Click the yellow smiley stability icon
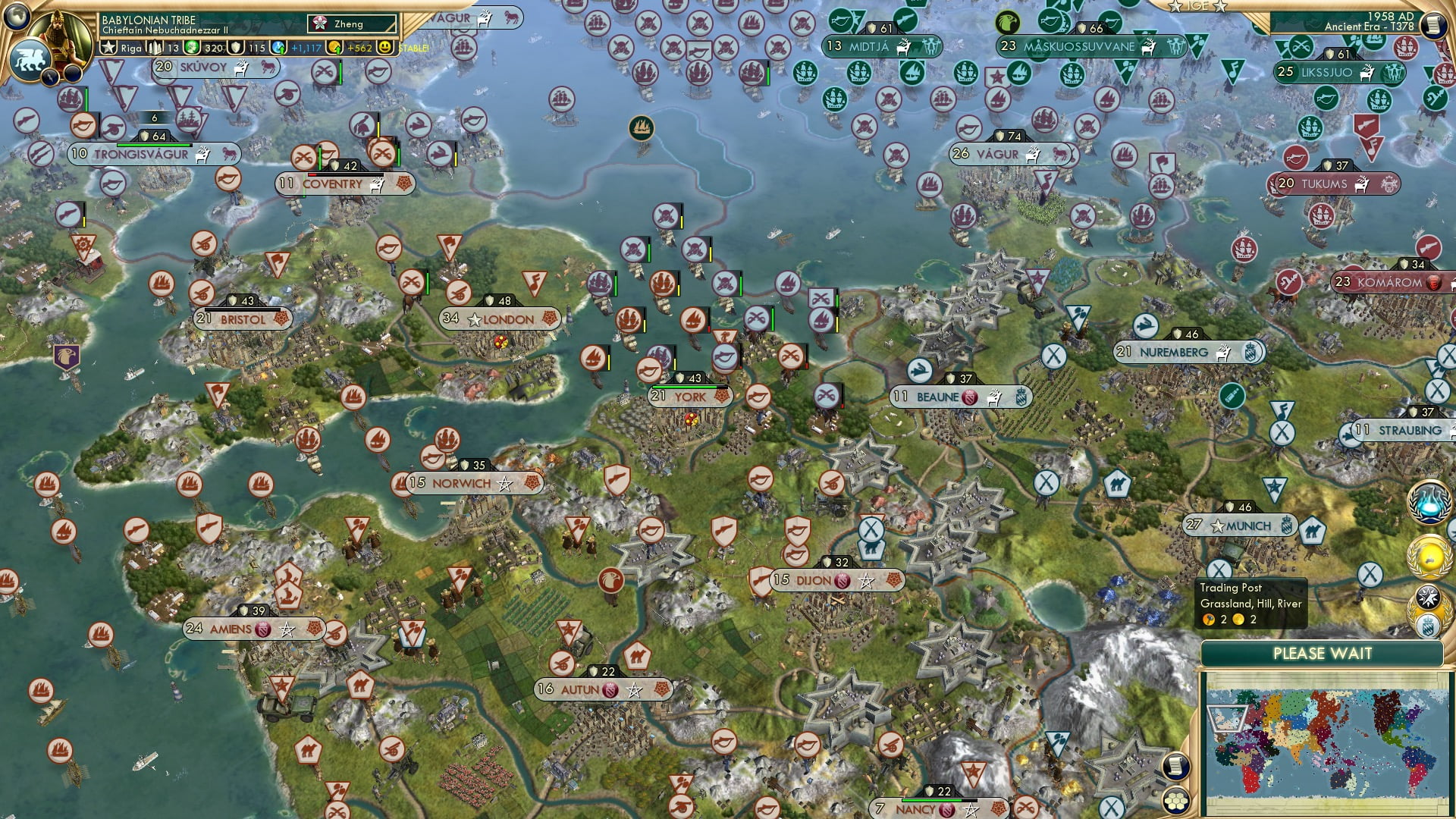Viewport: 1456px width, 819px height. tap(386, 48)
